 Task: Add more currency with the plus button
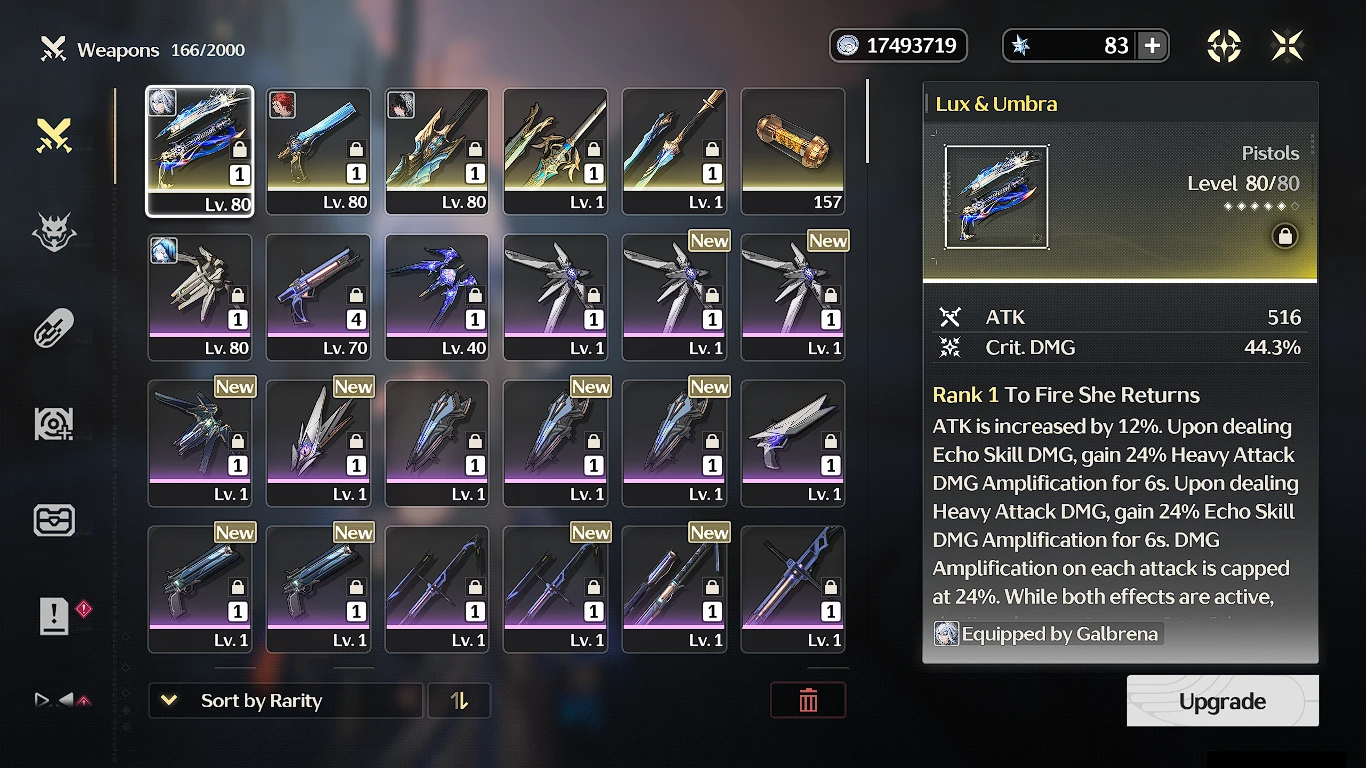[x=1152, y=45]
